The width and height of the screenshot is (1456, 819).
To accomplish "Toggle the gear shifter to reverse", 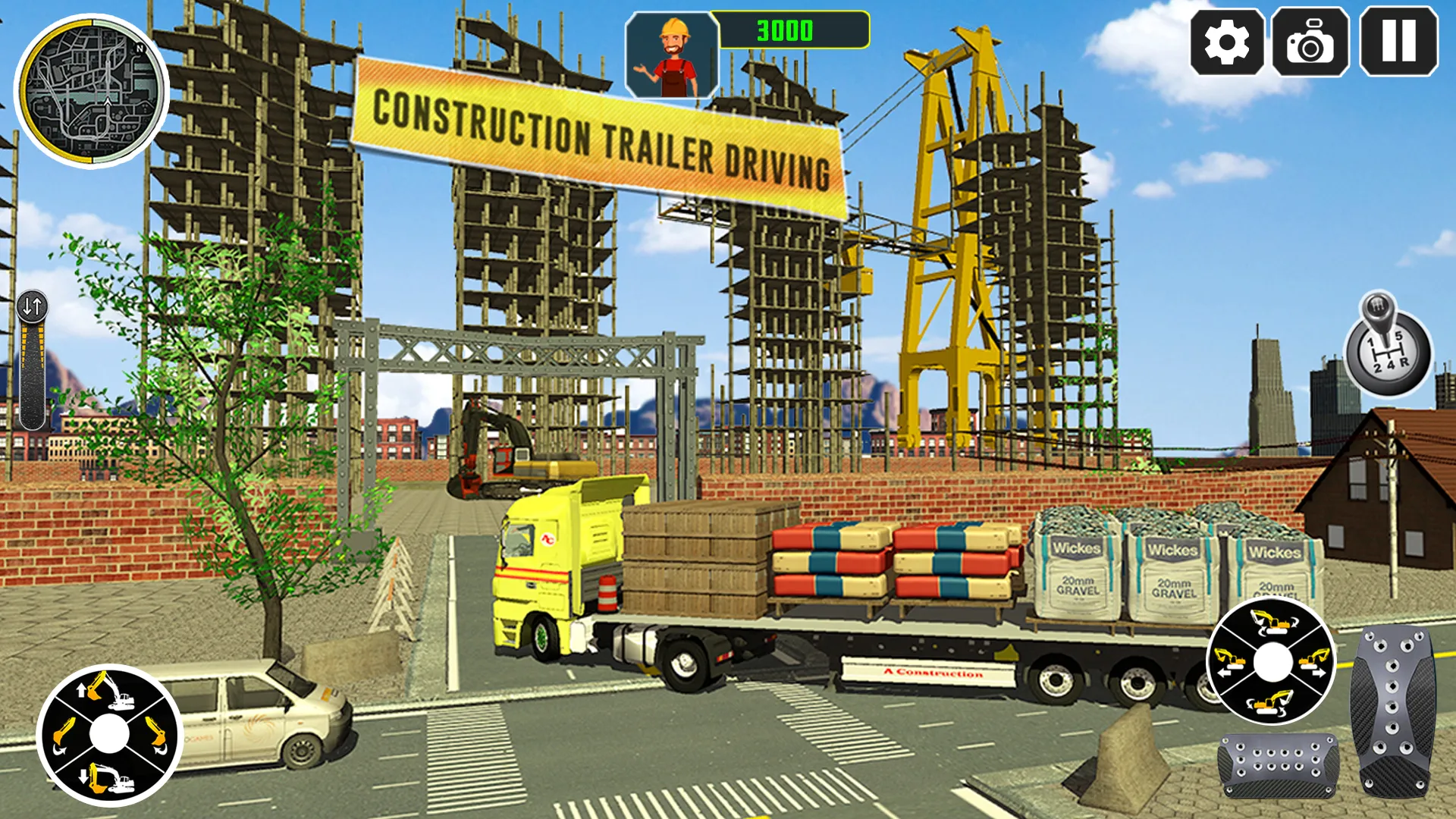I will (1405, 362).
